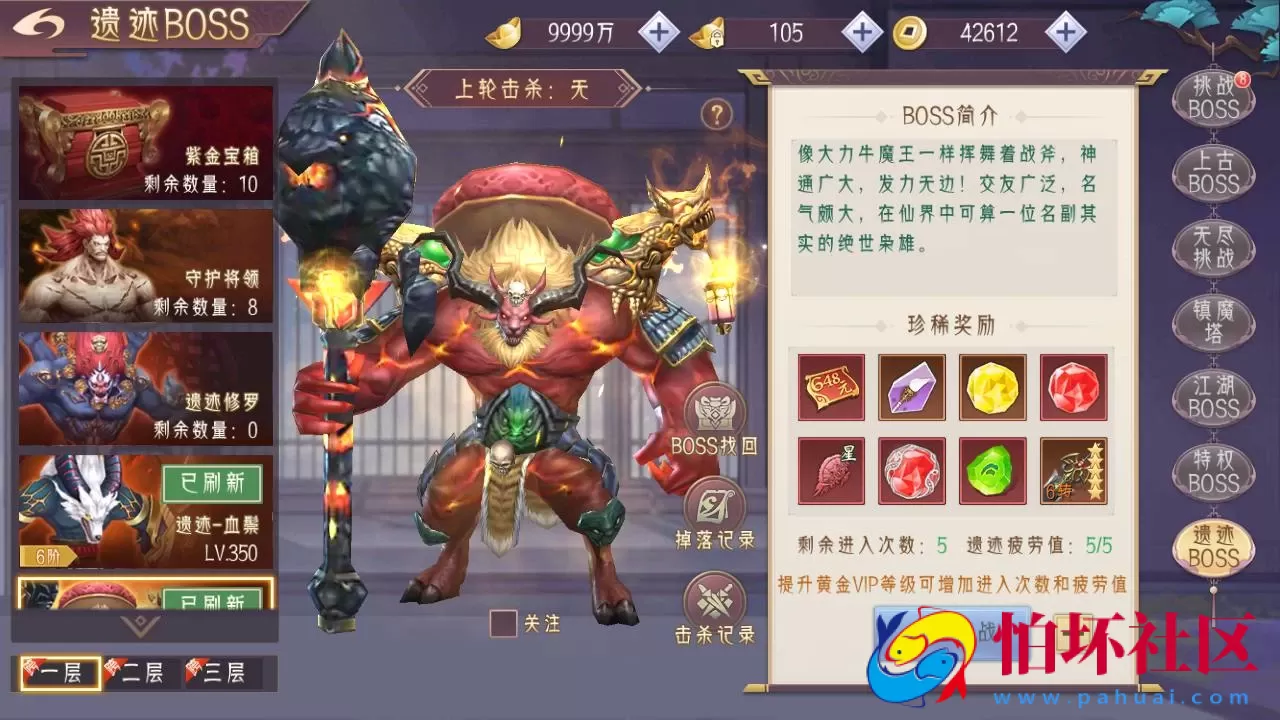Click the red gem reward icon
This screenshot has height=720, width=1280.
click(1074, 387)
